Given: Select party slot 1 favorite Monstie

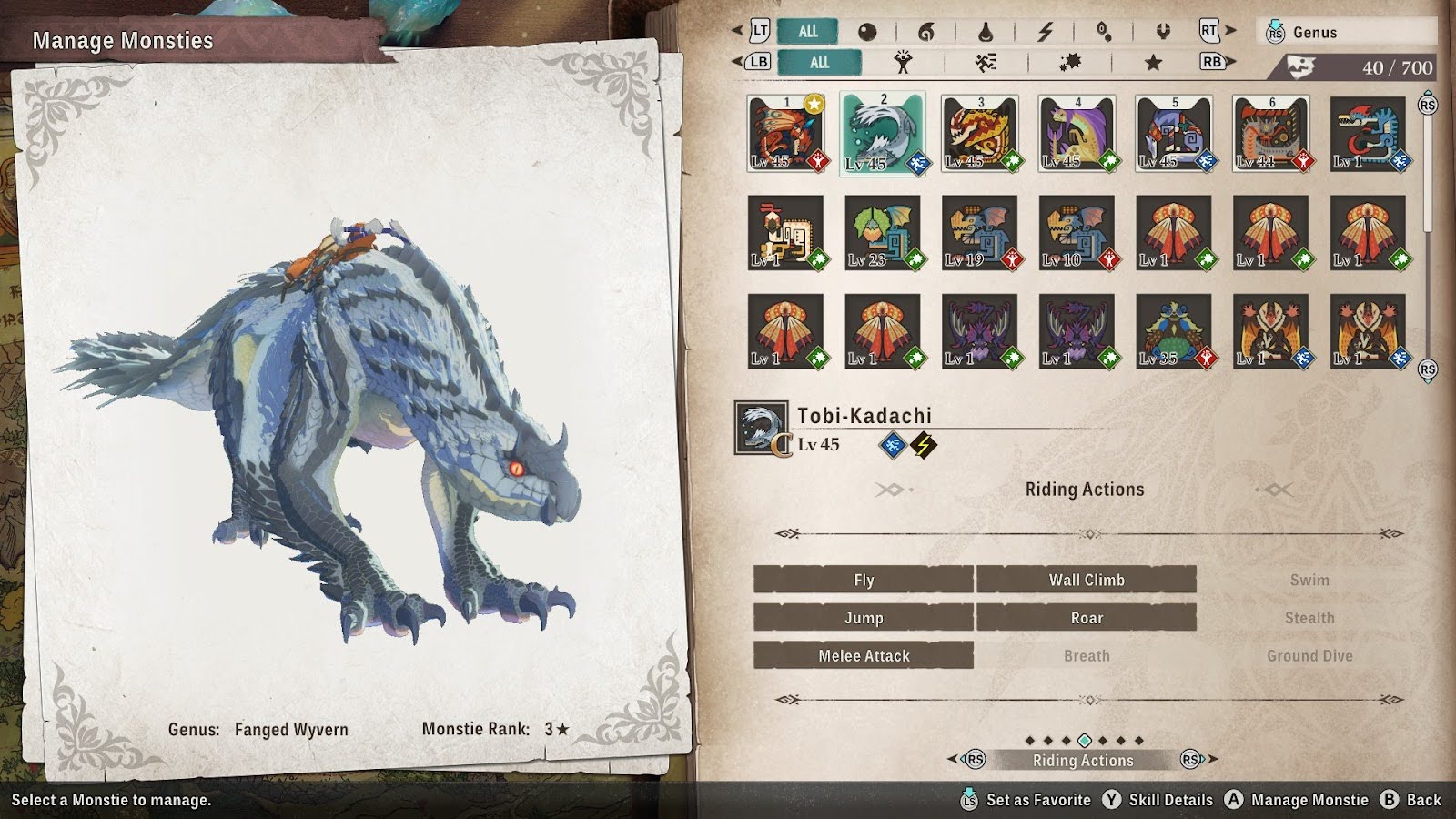Looking at the screenshot, I should pyautogui.click(x=785, y=134).
